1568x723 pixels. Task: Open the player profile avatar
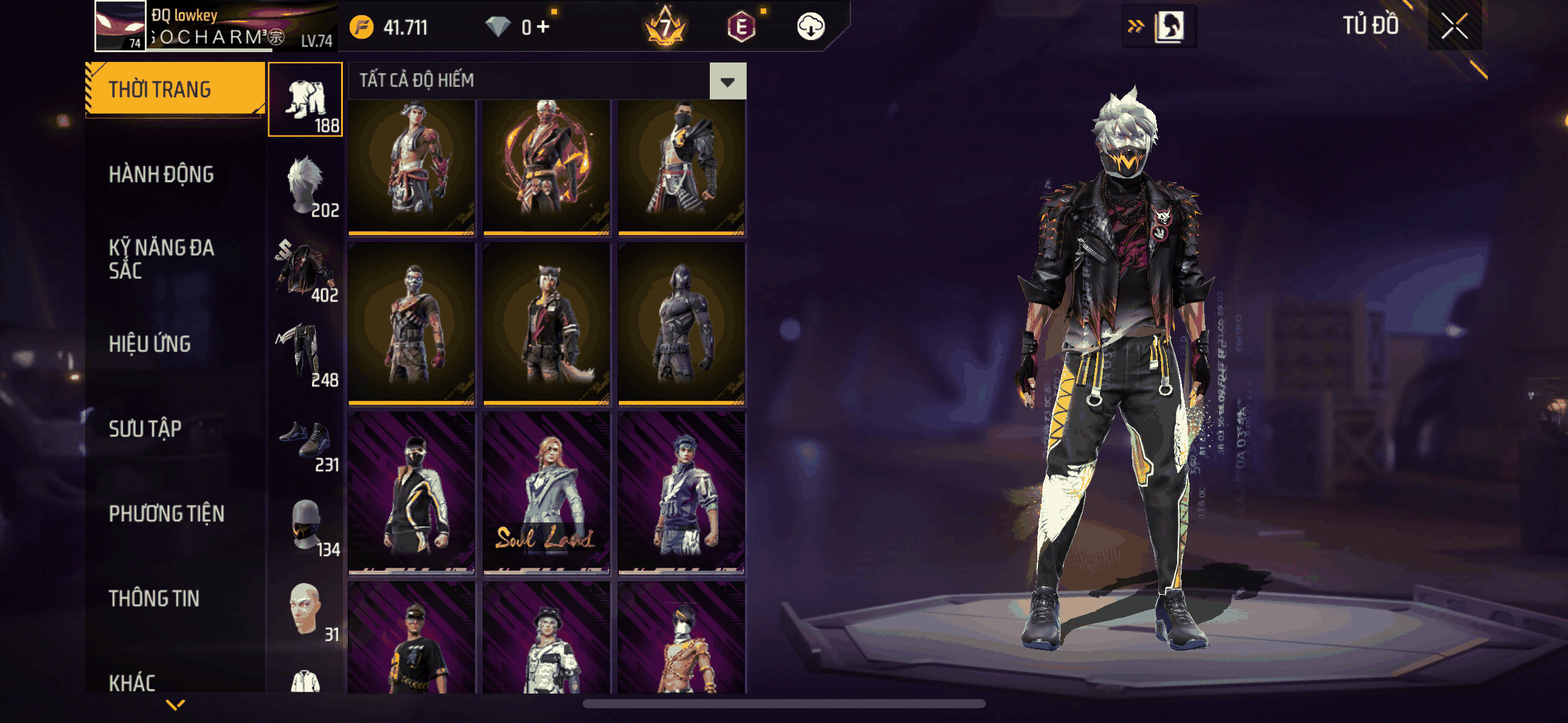[120, 26]
